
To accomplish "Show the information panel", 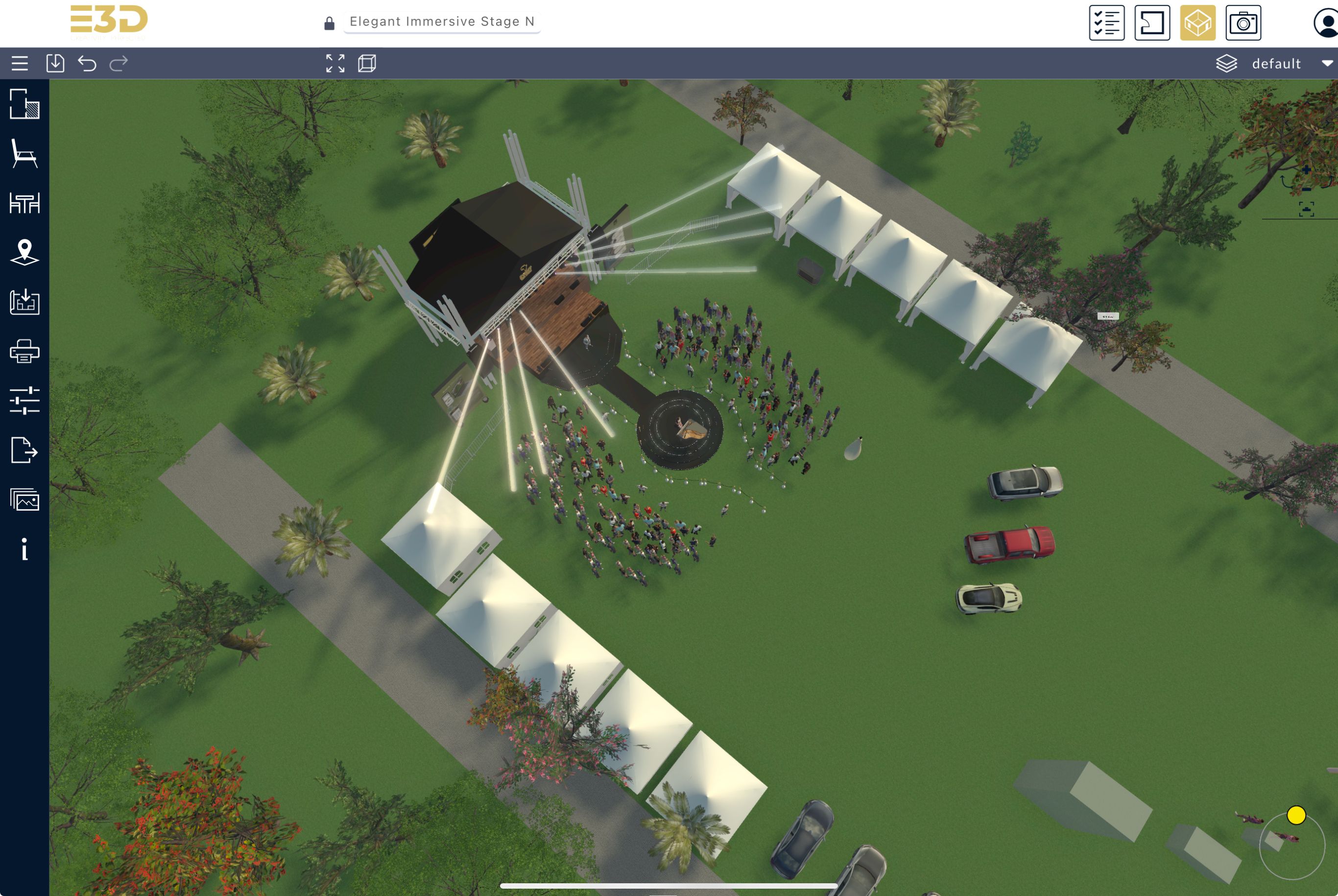I will pyautogui.click(x=24, y=549).
